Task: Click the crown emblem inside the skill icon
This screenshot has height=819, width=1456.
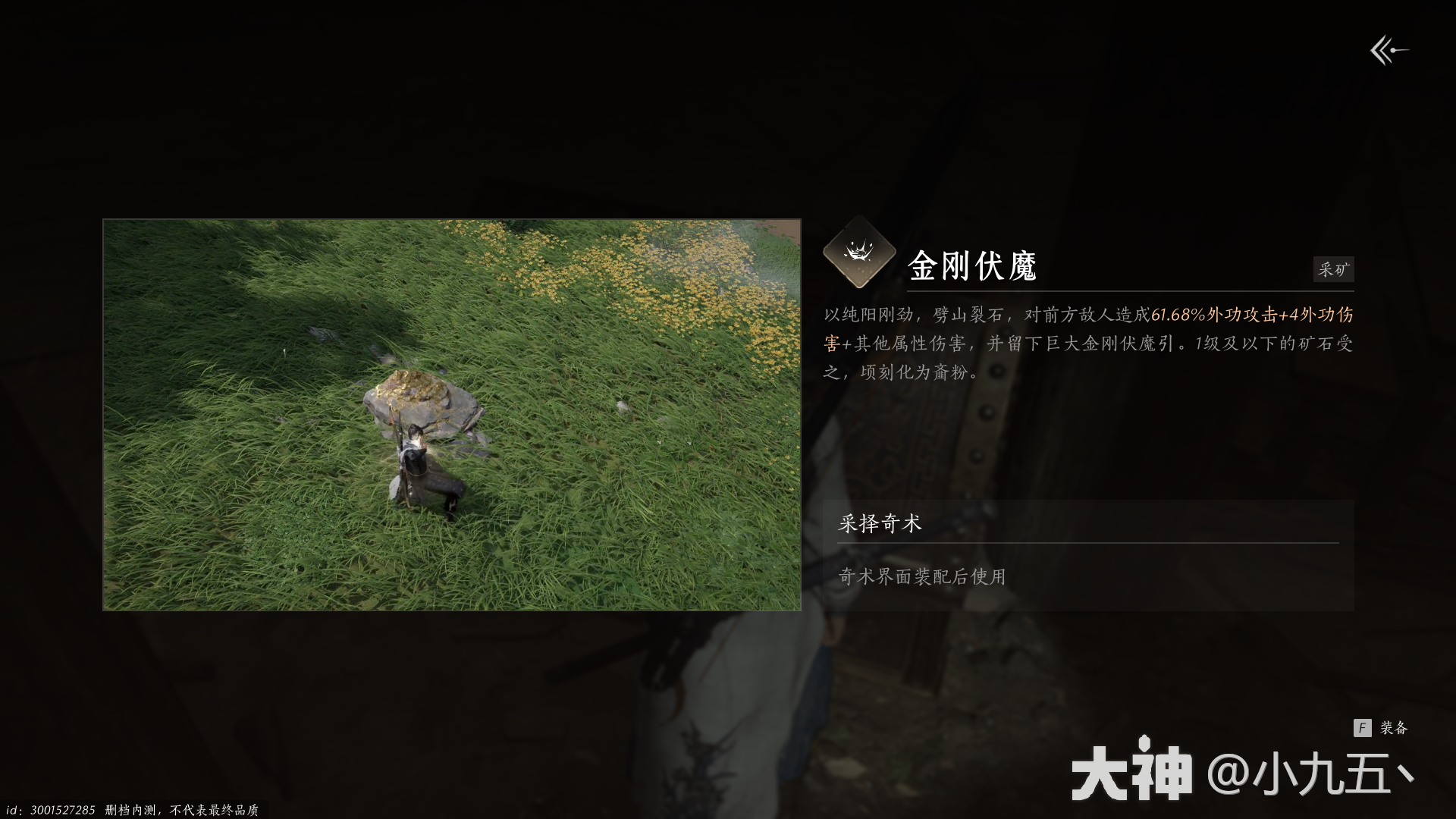Action: click(x=858, y=253)
